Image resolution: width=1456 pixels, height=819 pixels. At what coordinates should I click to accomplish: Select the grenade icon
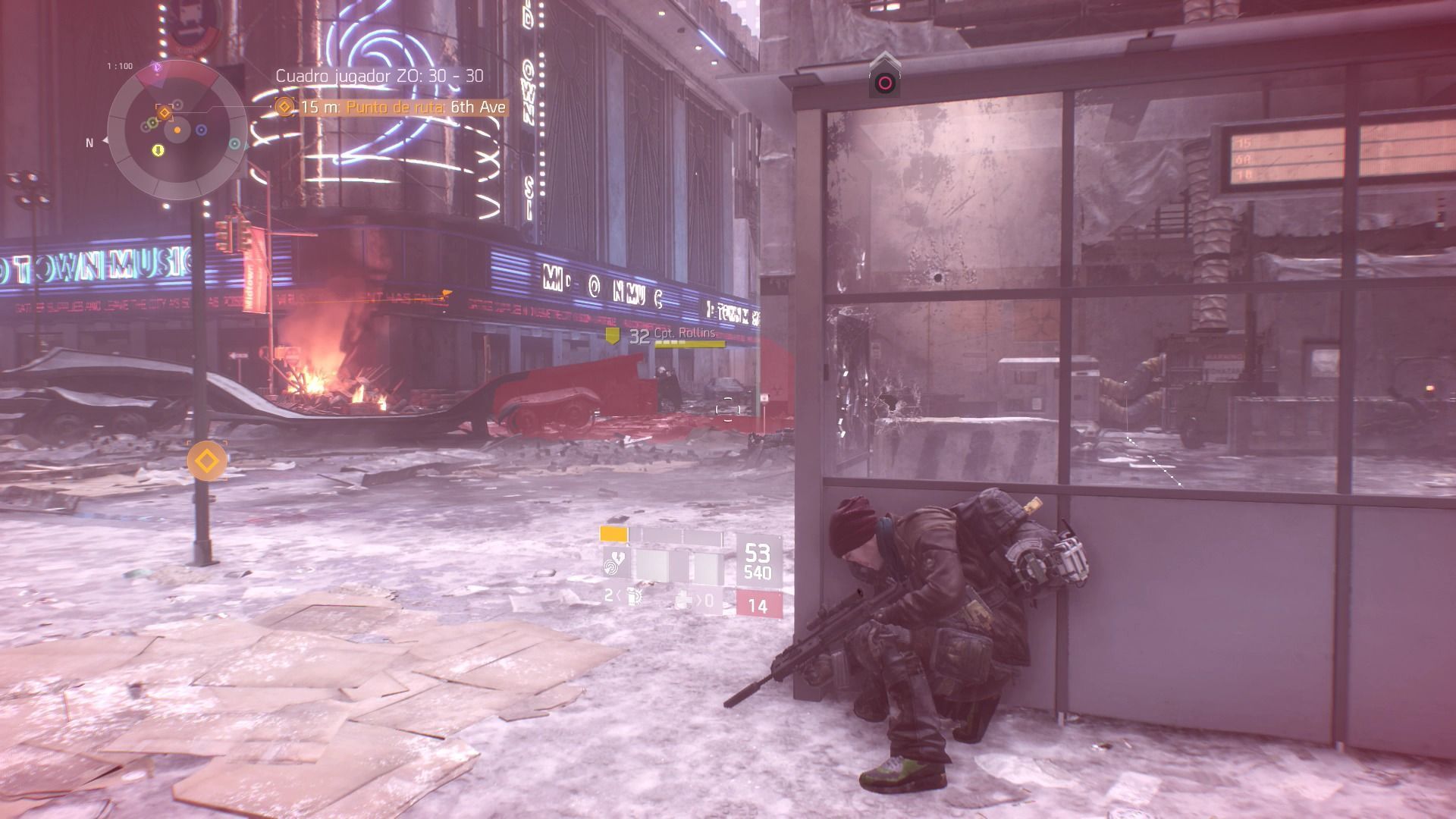pyautogui.click(x=634, y=597)
